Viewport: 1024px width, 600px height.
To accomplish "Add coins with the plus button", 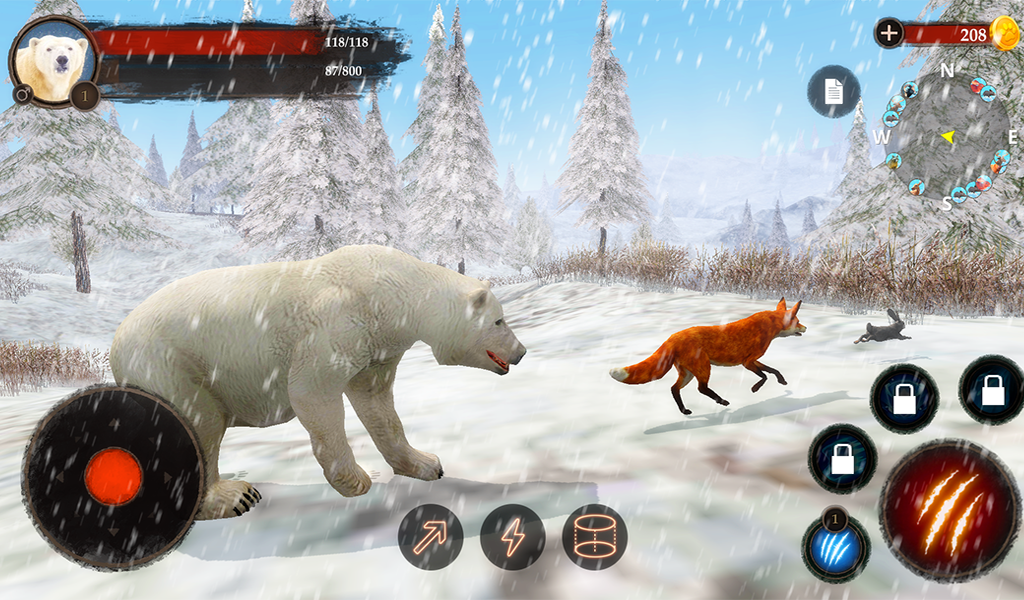I will (888, 33).
